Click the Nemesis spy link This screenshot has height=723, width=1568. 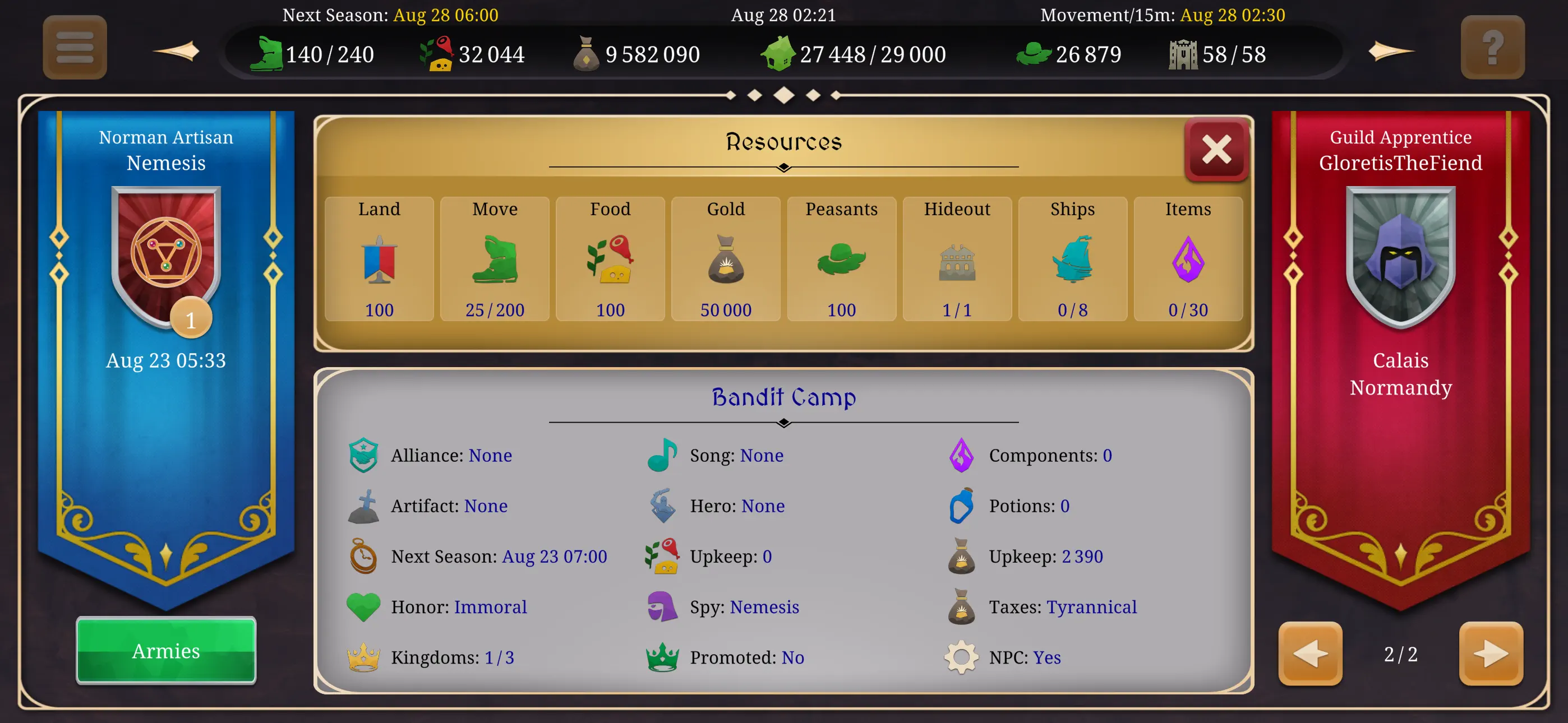[764, 607]
